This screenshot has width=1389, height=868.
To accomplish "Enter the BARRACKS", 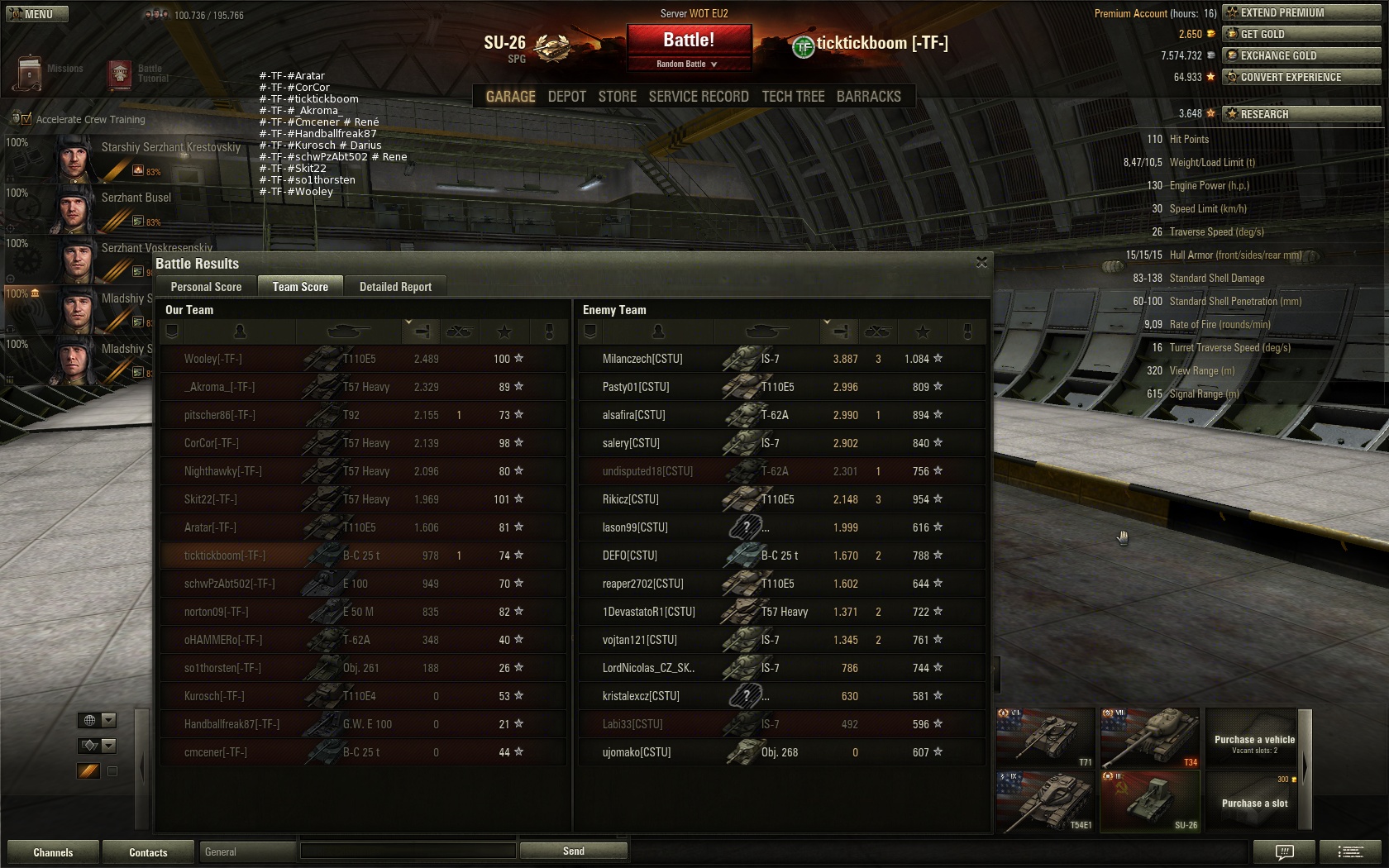I will click(868, 97).
